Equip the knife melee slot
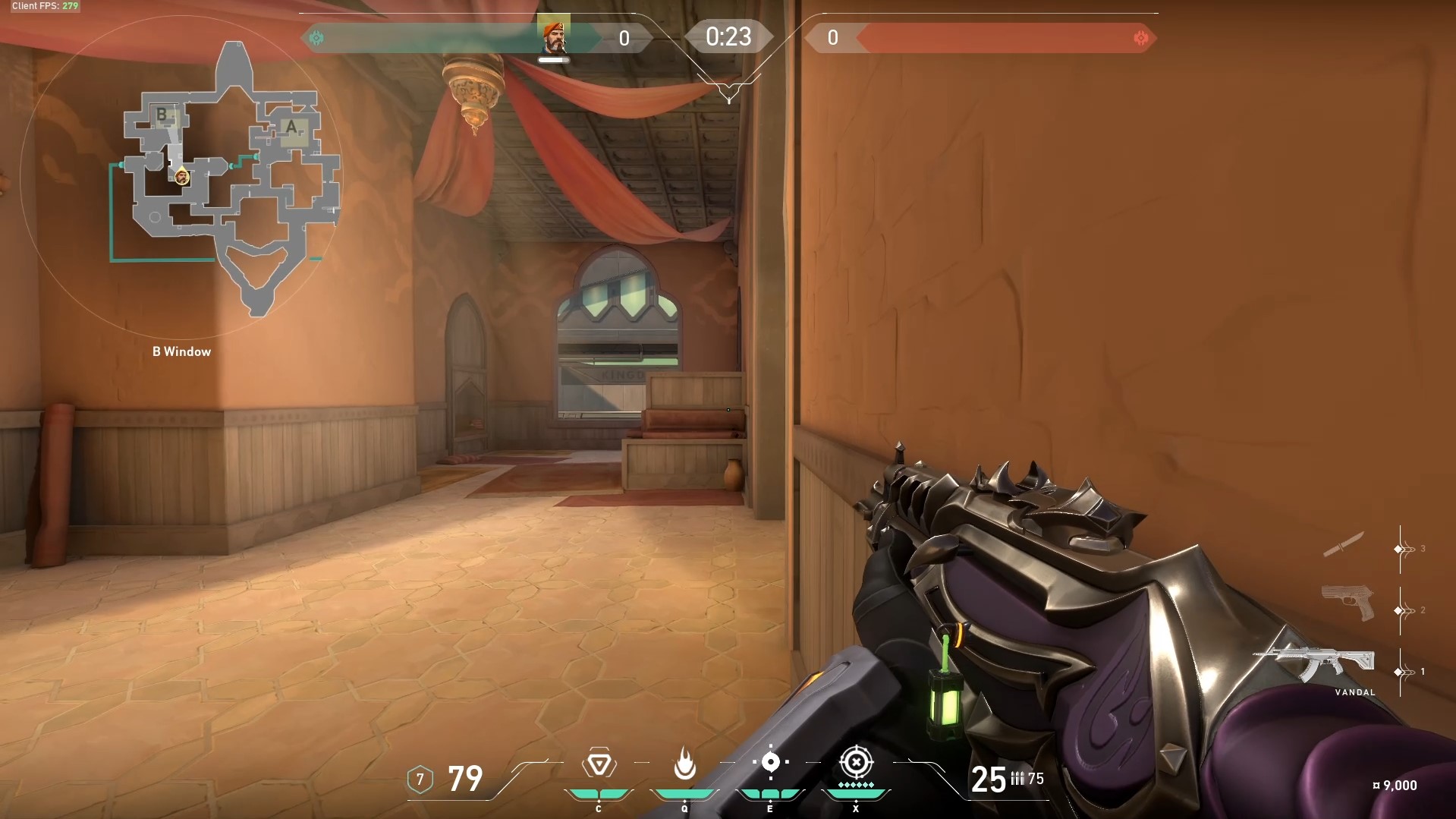1456x819 pixels. (x=1343, y=544)
